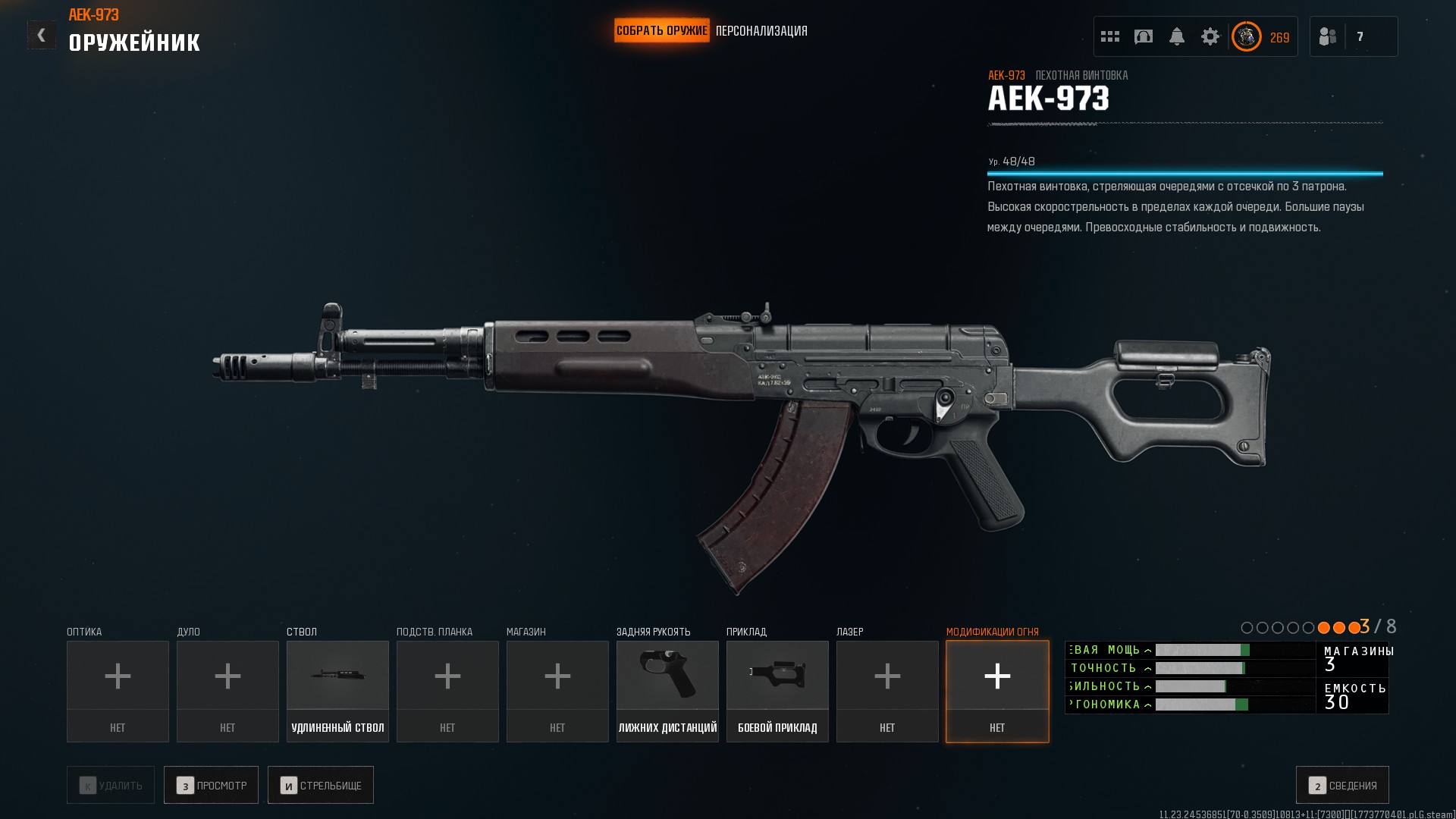The width and height of the screenshot is (1456, 819).
Task: Open the social party icon
Action: point(1328,36)
